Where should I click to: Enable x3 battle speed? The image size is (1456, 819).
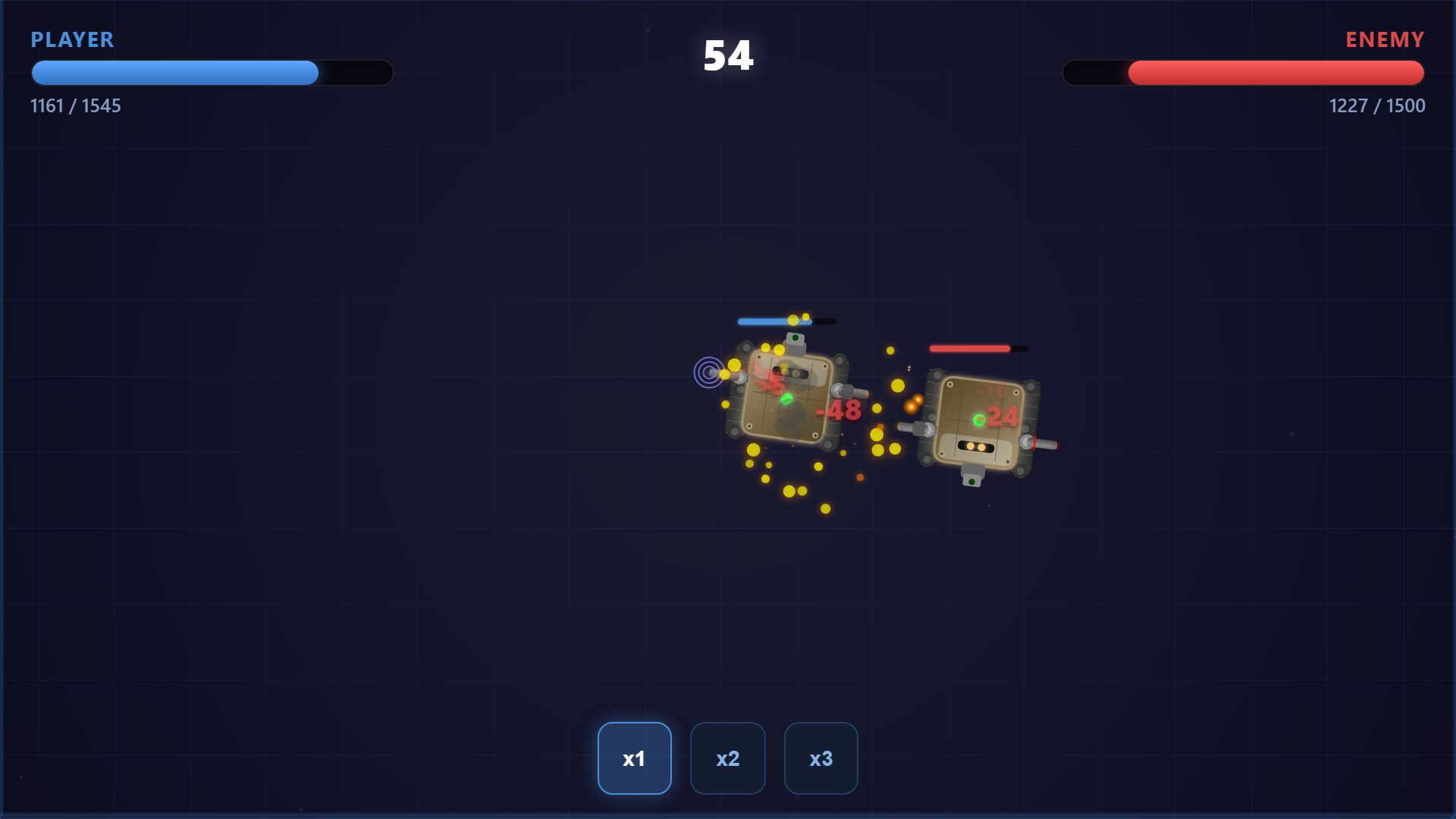coord(821,758)
